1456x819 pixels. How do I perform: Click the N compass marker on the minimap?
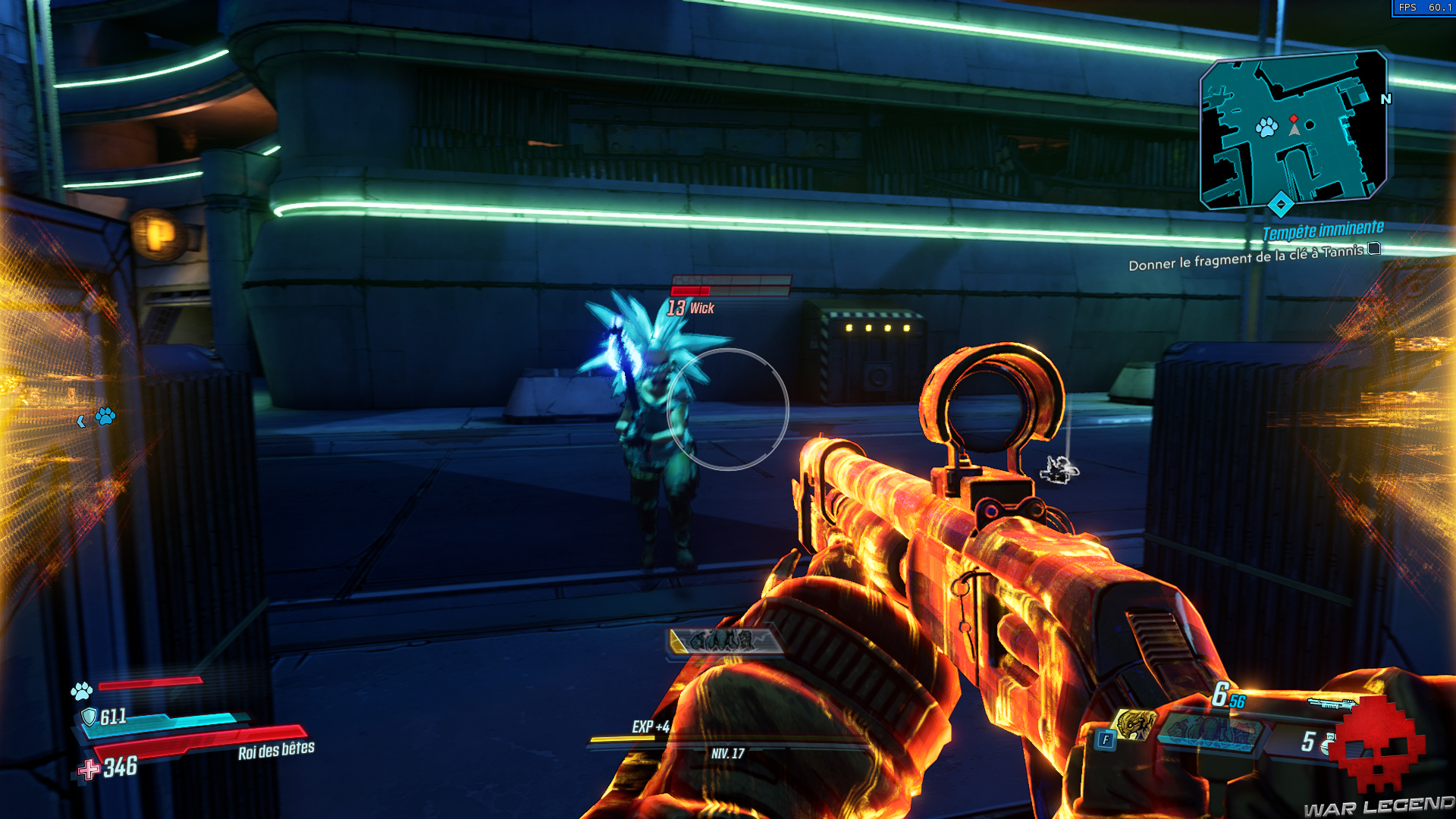pos(1386,99)
